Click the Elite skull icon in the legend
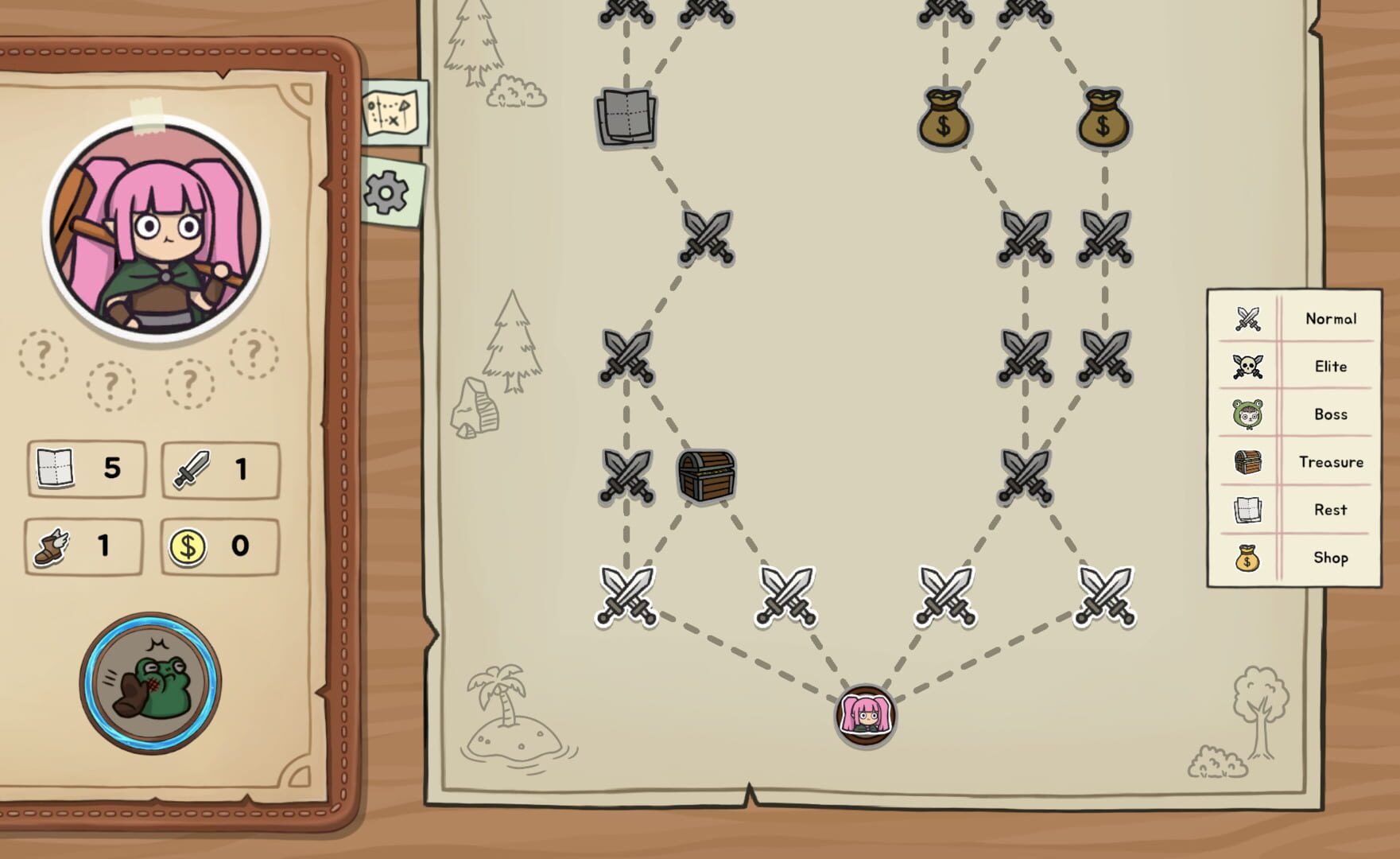 point(1244,366)
